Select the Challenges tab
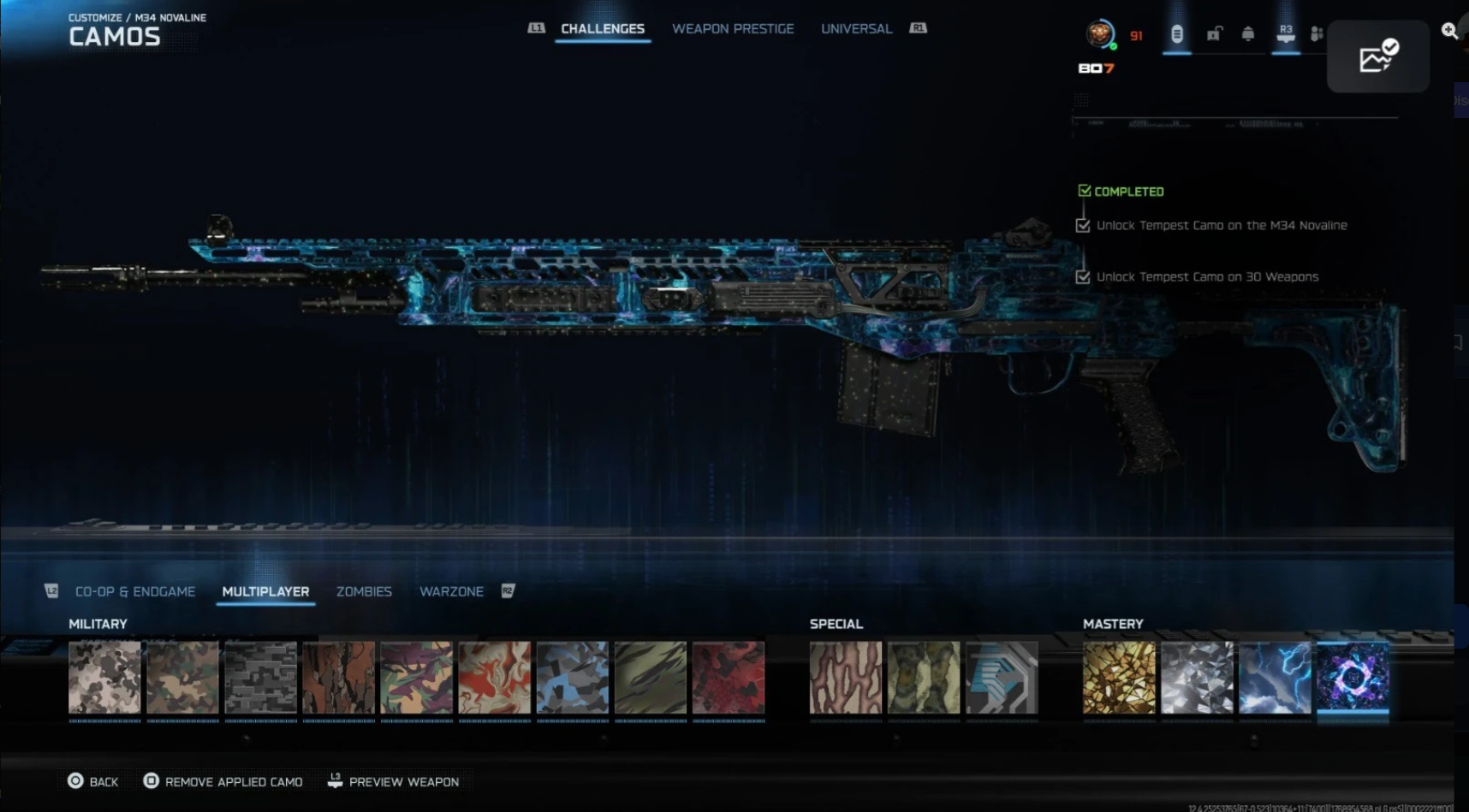The height and width of the screenshot is (812, 1469). tap(603, 29)
